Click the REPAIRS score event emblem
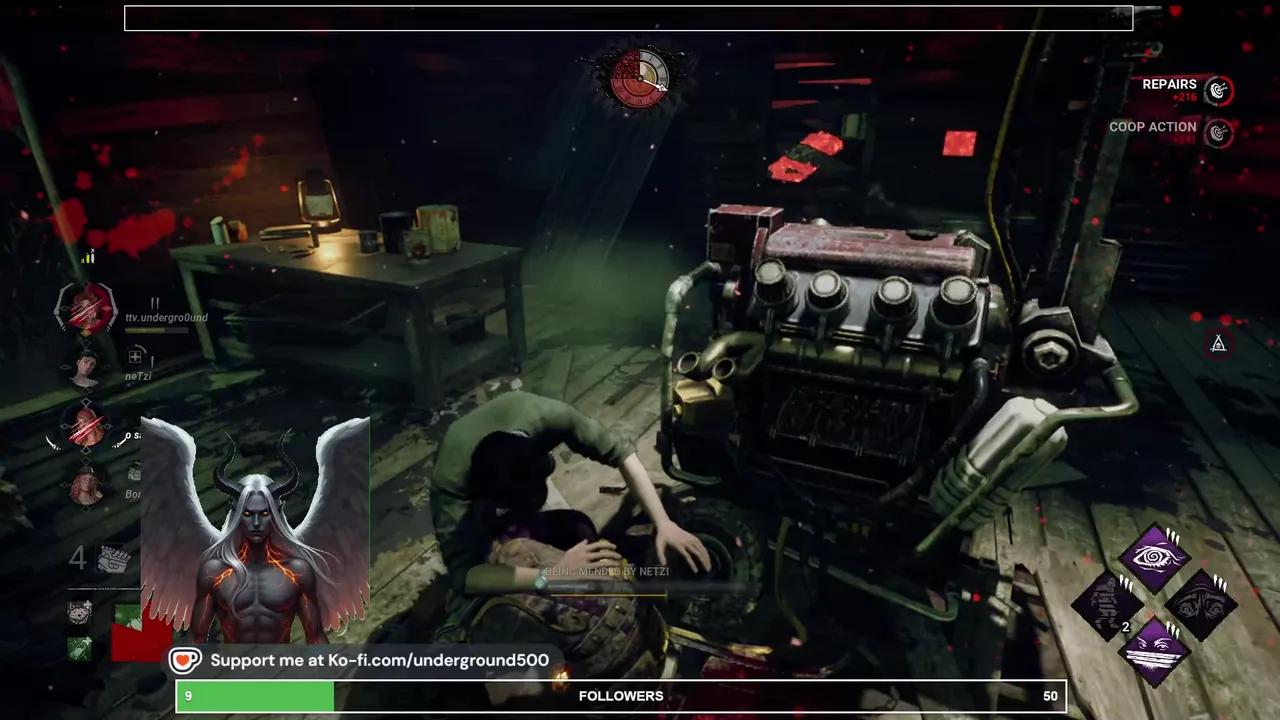This screenshot has height=720, width=1280. (1218, 90)
